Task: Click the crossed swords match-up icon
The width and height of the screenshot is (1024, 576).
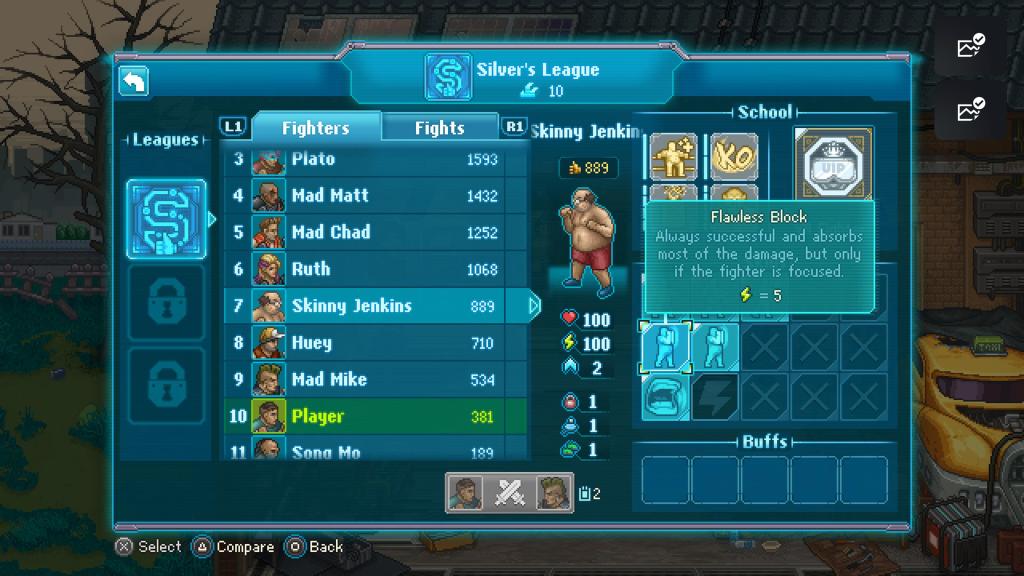Action: [510, 492]
